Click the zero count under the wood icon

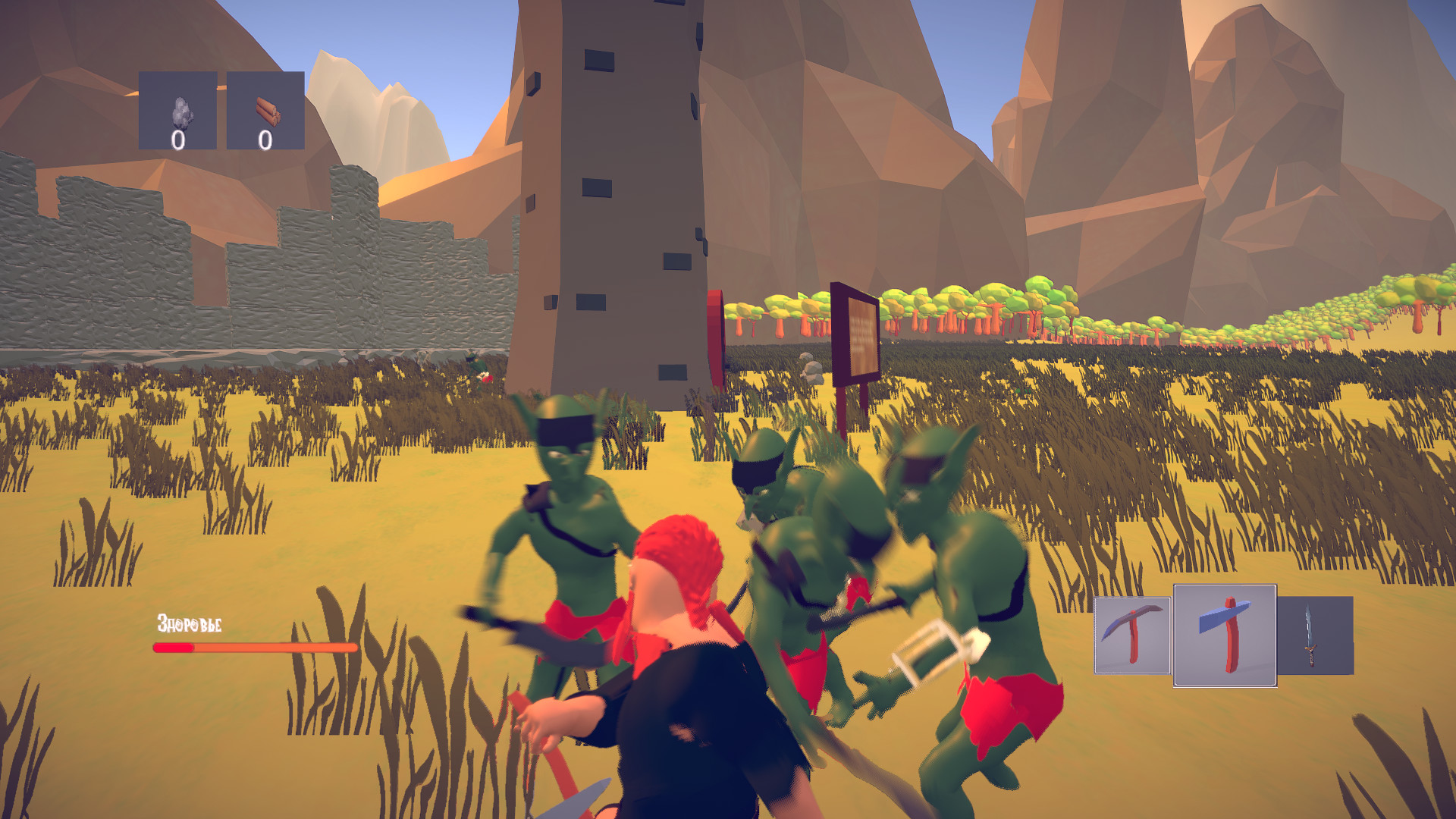264,139
